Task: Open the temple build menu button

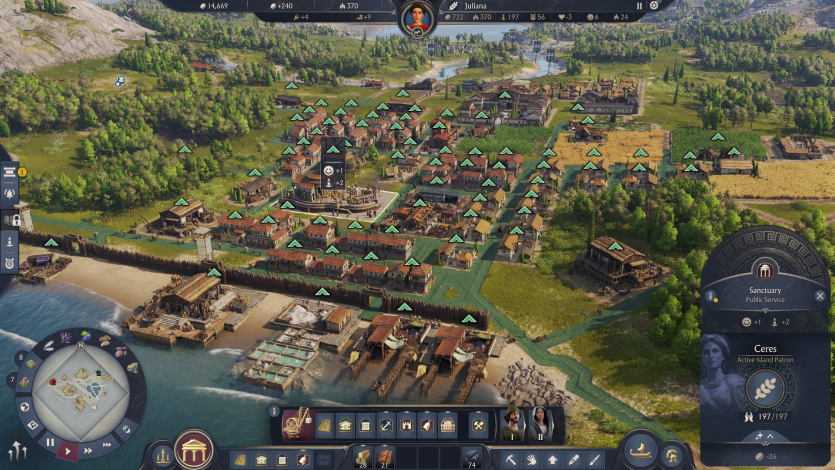Action: (194, 450)
